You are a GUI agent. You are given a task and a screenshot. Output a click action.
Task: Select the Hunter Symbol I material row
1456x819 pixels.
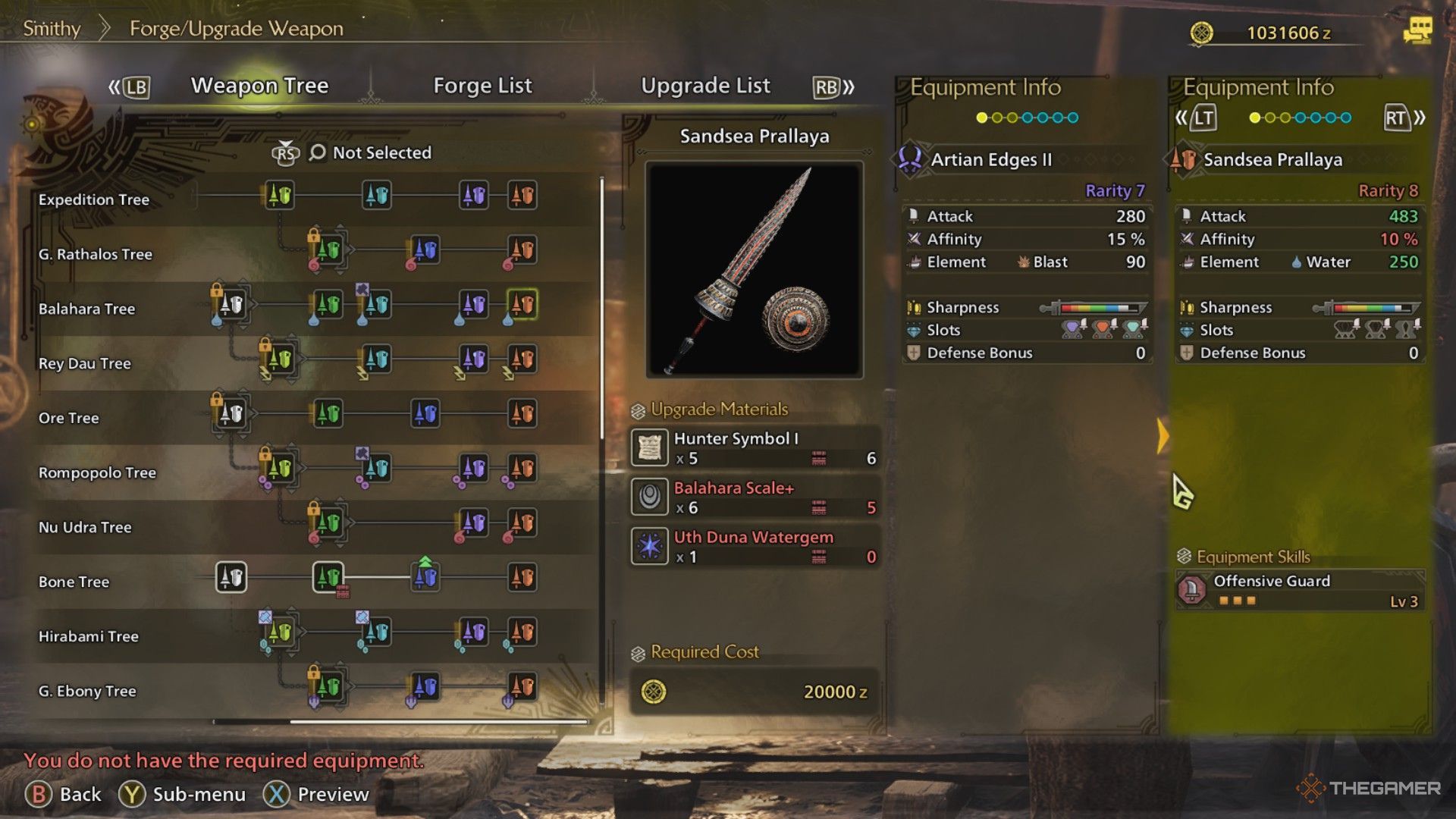[755, 447]
